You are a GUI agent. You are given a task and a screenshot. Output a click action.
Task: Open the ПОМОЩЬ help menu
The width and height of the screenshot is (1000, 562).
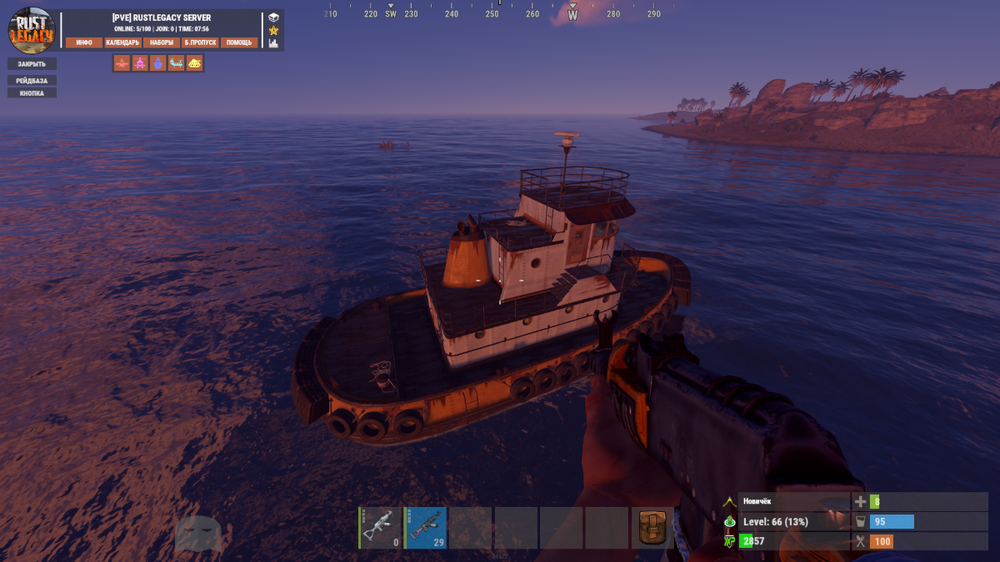[240, 43]
